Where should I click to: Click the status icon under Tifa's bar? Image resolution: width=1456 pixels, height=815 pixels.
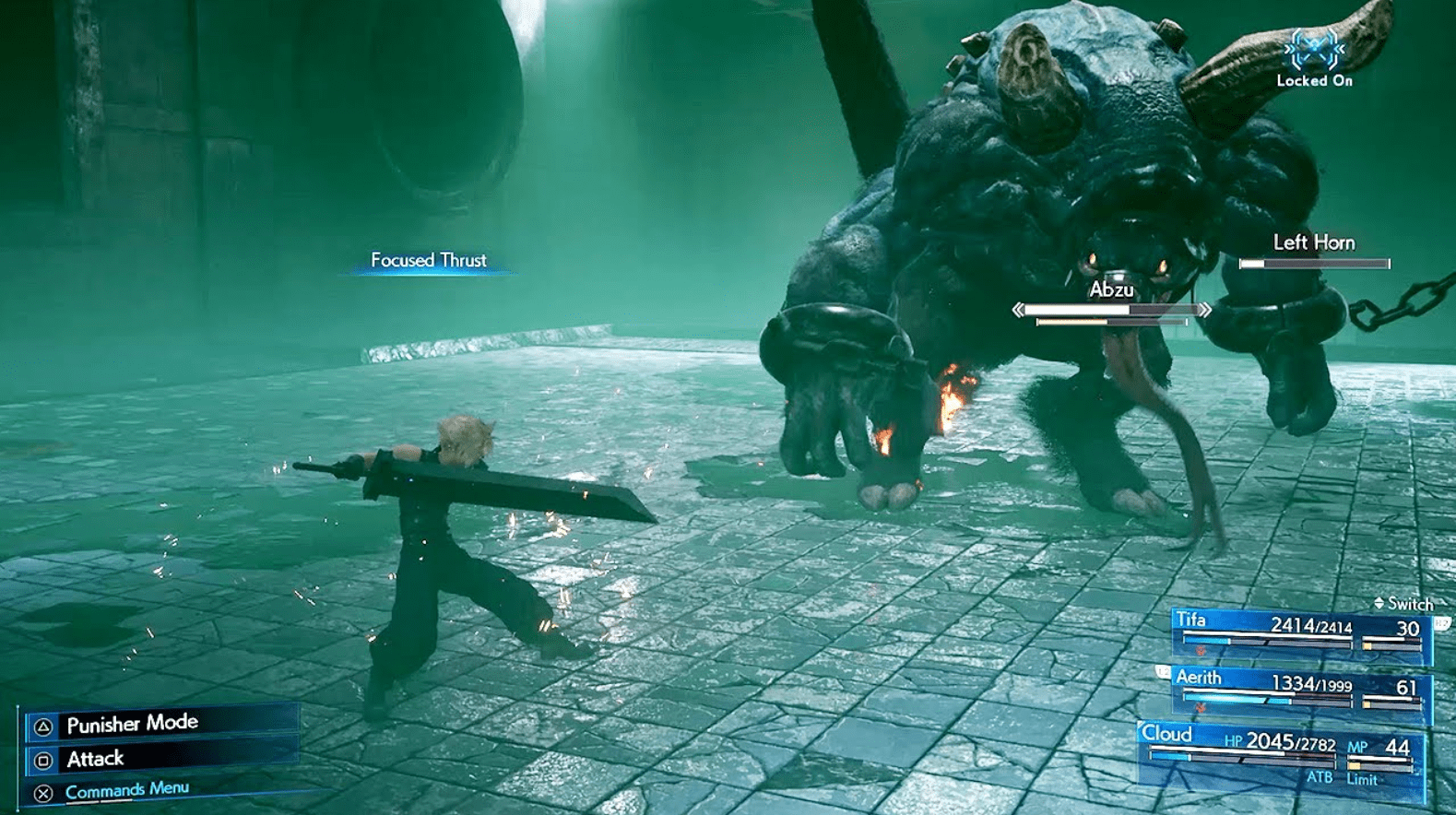pyautogui.click(x=1200, y=650)
